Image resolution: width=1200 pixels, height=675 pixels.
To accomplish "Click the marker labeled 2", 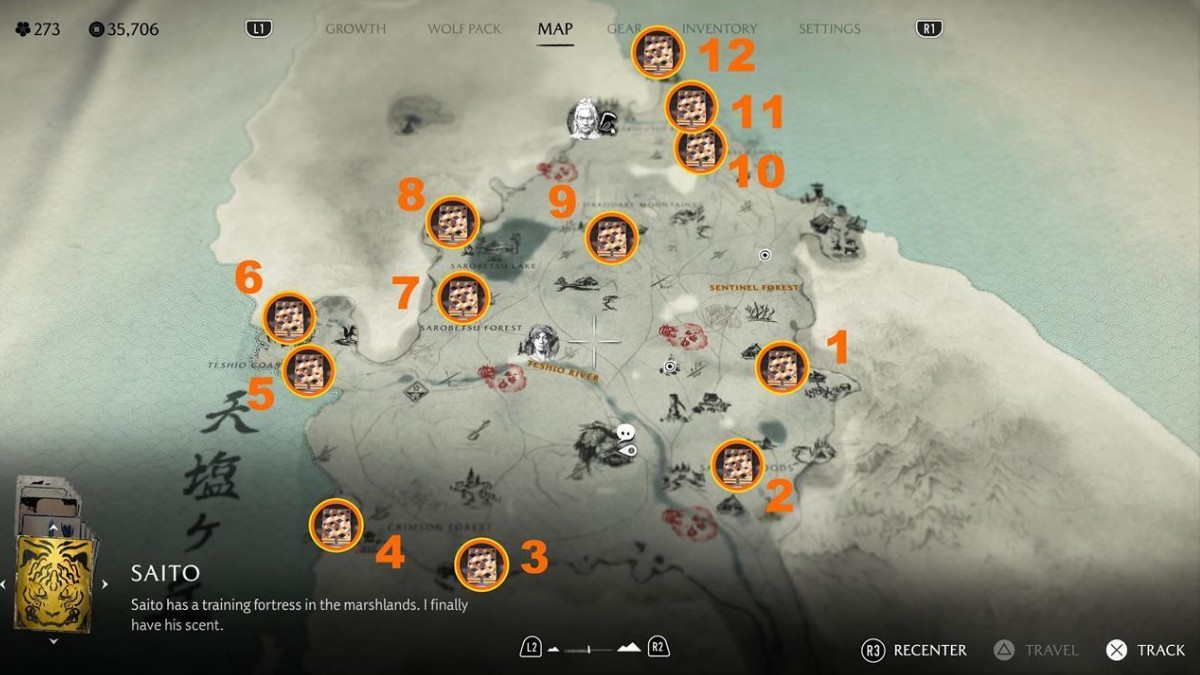I will (x=737, y=464).
